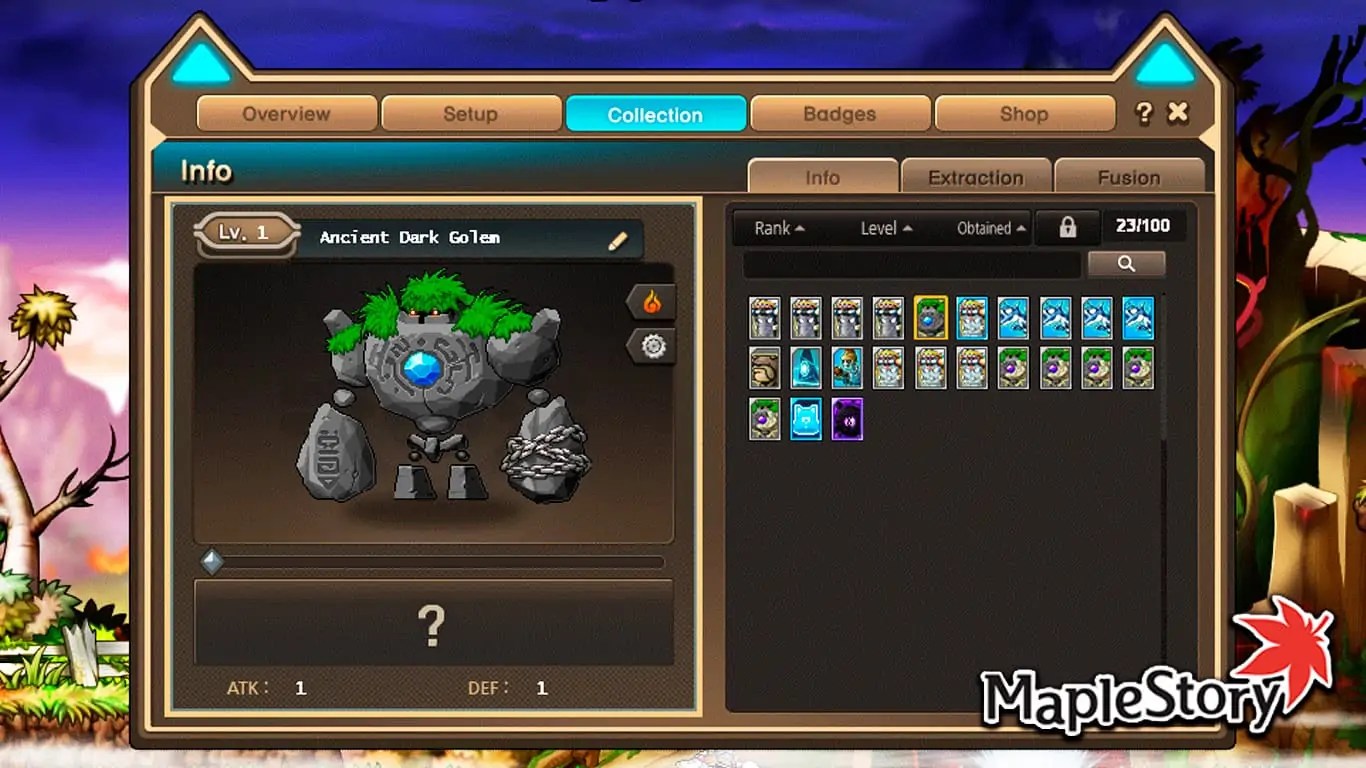Select the pencil edit icon next to the name

[619, 239]
